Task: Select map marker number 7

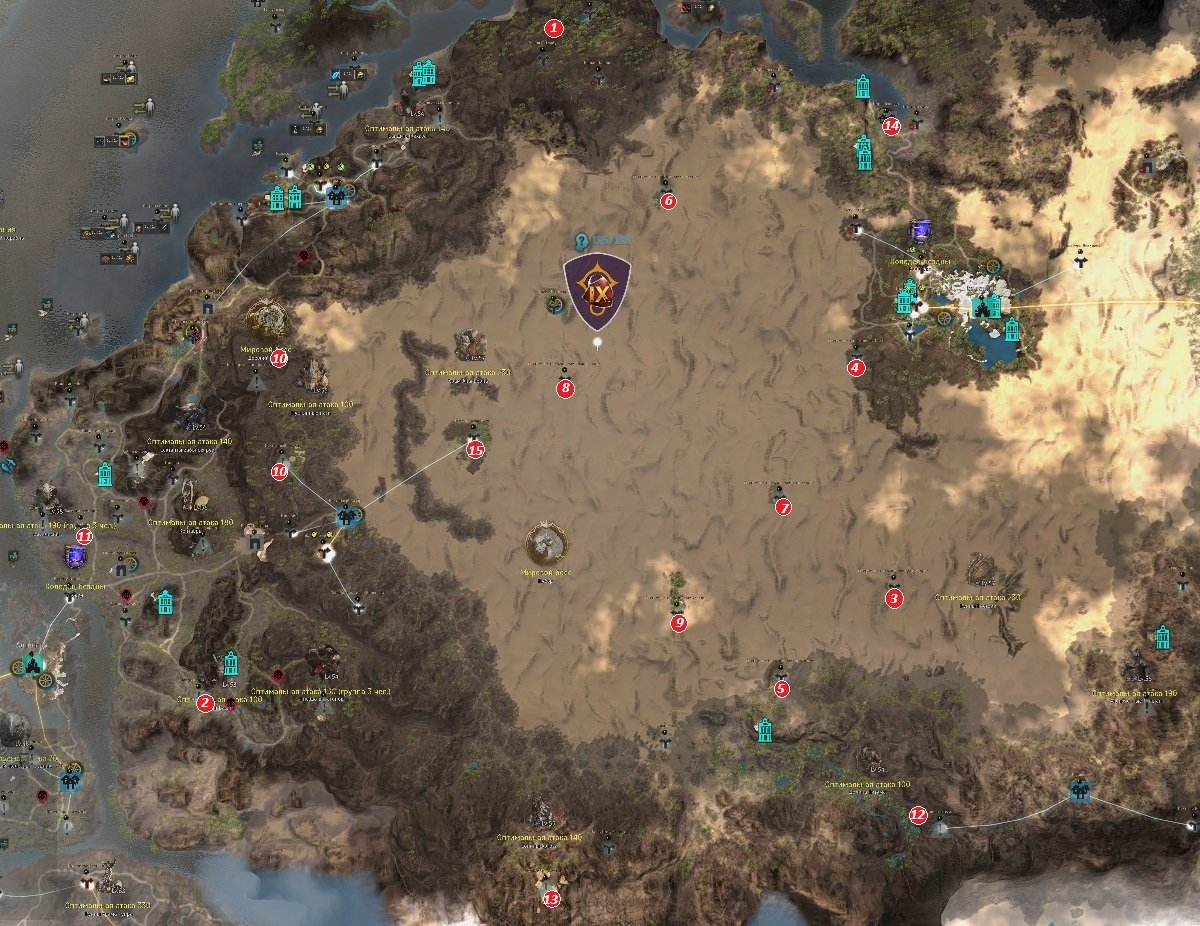Action: coord(783,507)
